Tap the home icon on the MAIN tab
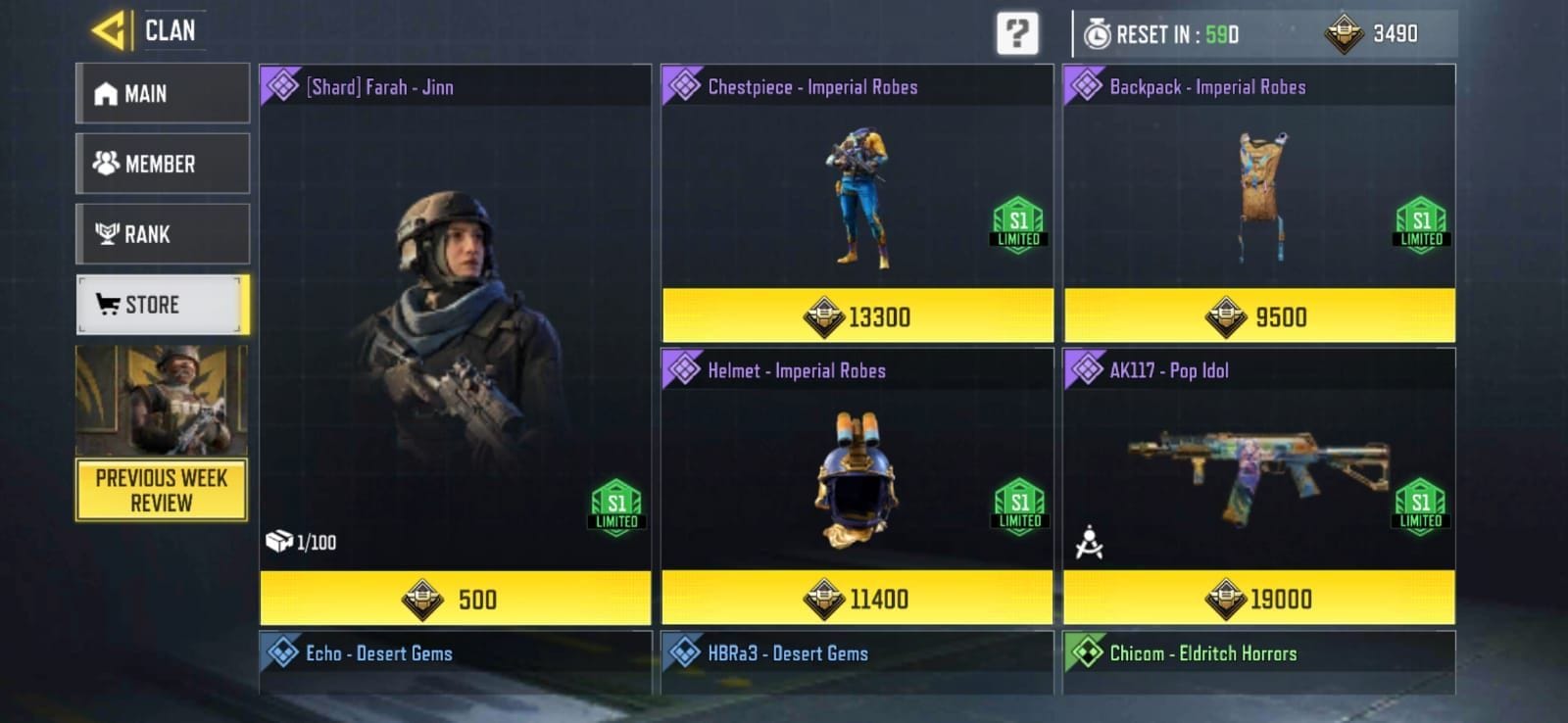Image resolution: width=1568 pixels, height=723 pixels. (x=103, y=93)
